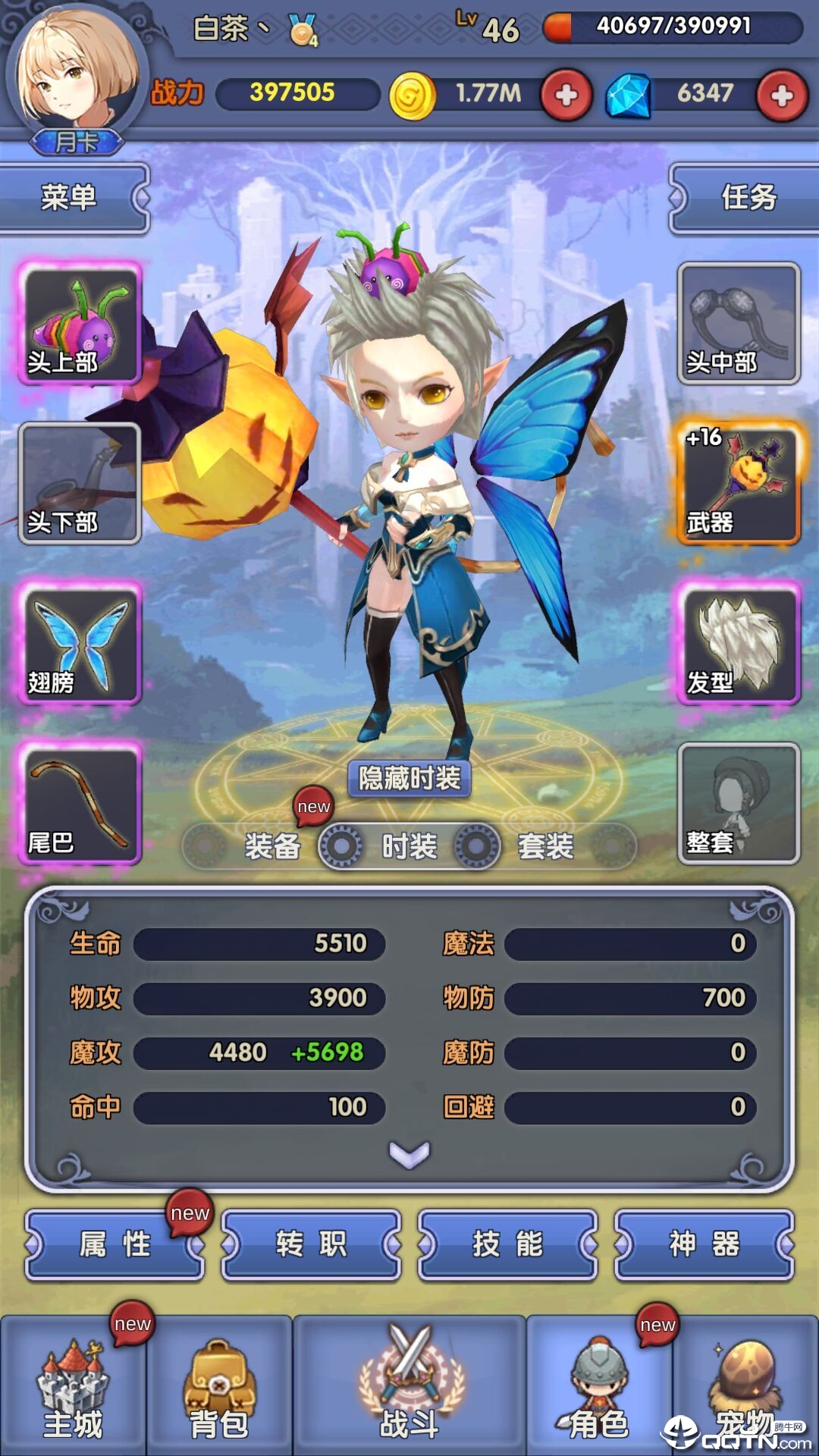Screen dimensions: 819x1456
Task: Go to 主城 main city
Action: [73, 1386]
